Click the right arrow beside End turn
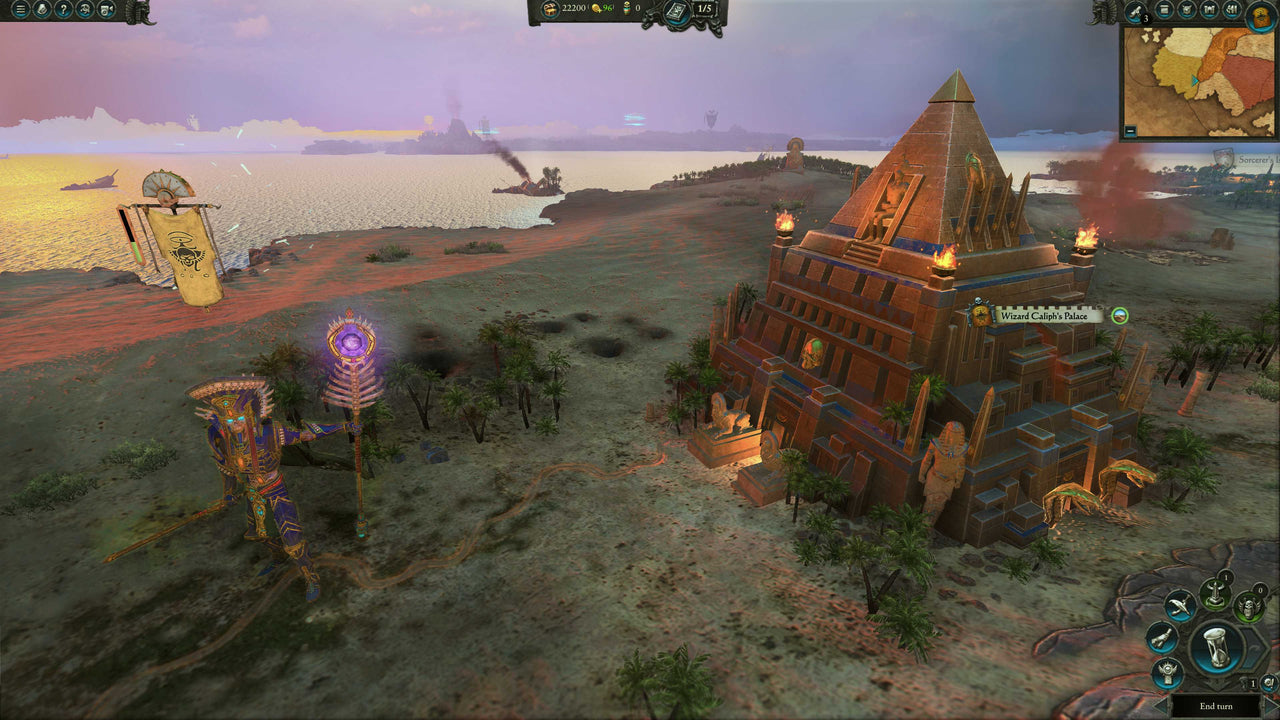Image resolution: width=1280 pixels, height=720 pixels. point(1271,704)
